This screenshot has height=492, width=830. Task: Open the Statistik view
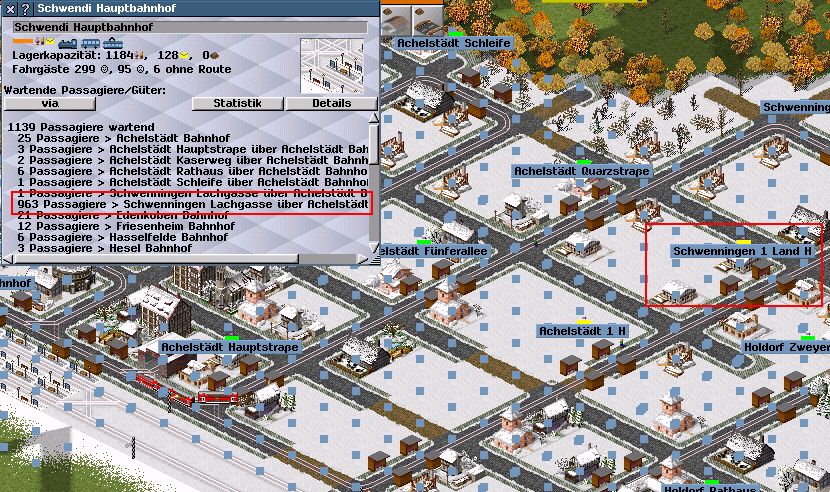coord(237,103)
